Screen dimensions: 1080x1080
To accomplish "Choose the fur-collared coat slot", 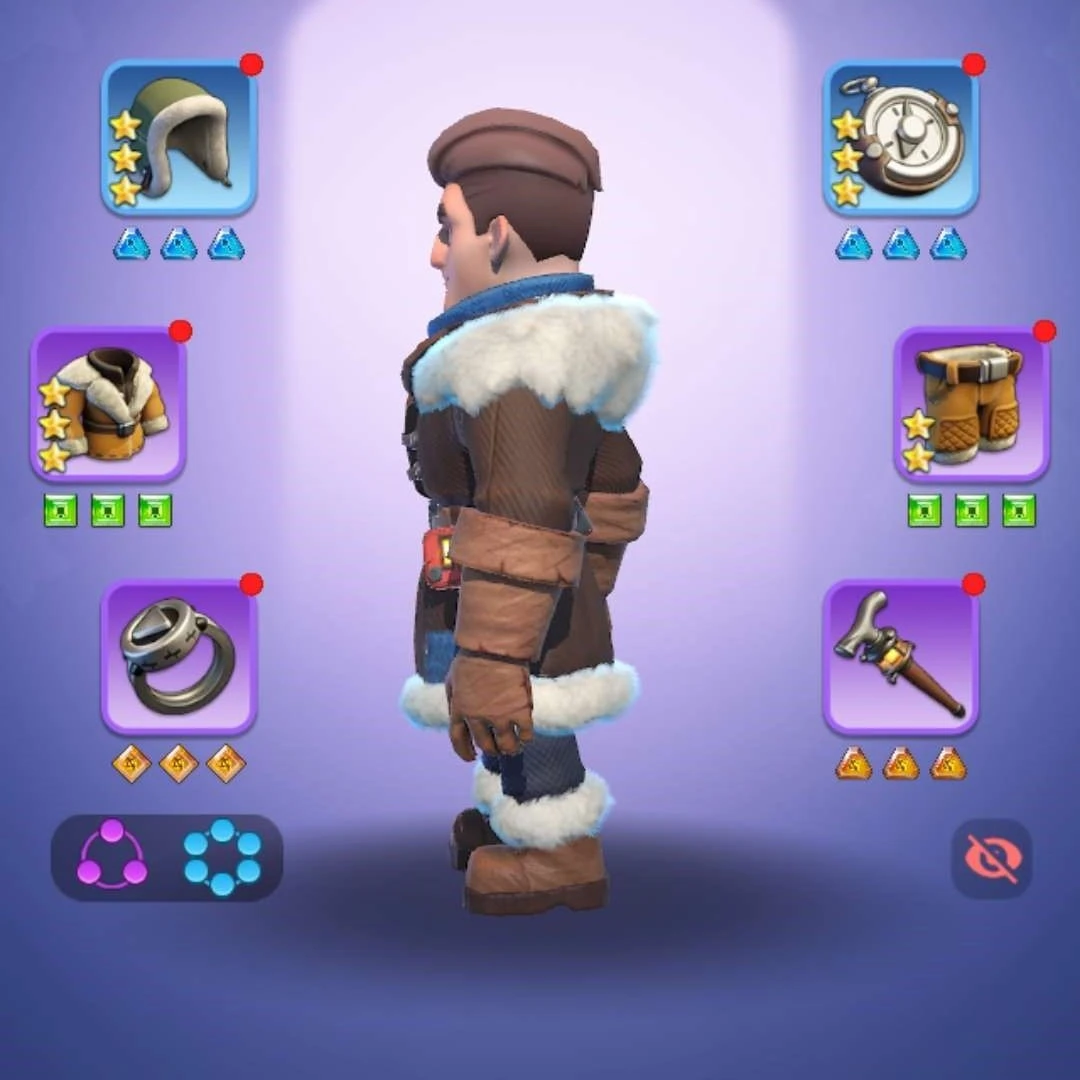I will point(108,405).
